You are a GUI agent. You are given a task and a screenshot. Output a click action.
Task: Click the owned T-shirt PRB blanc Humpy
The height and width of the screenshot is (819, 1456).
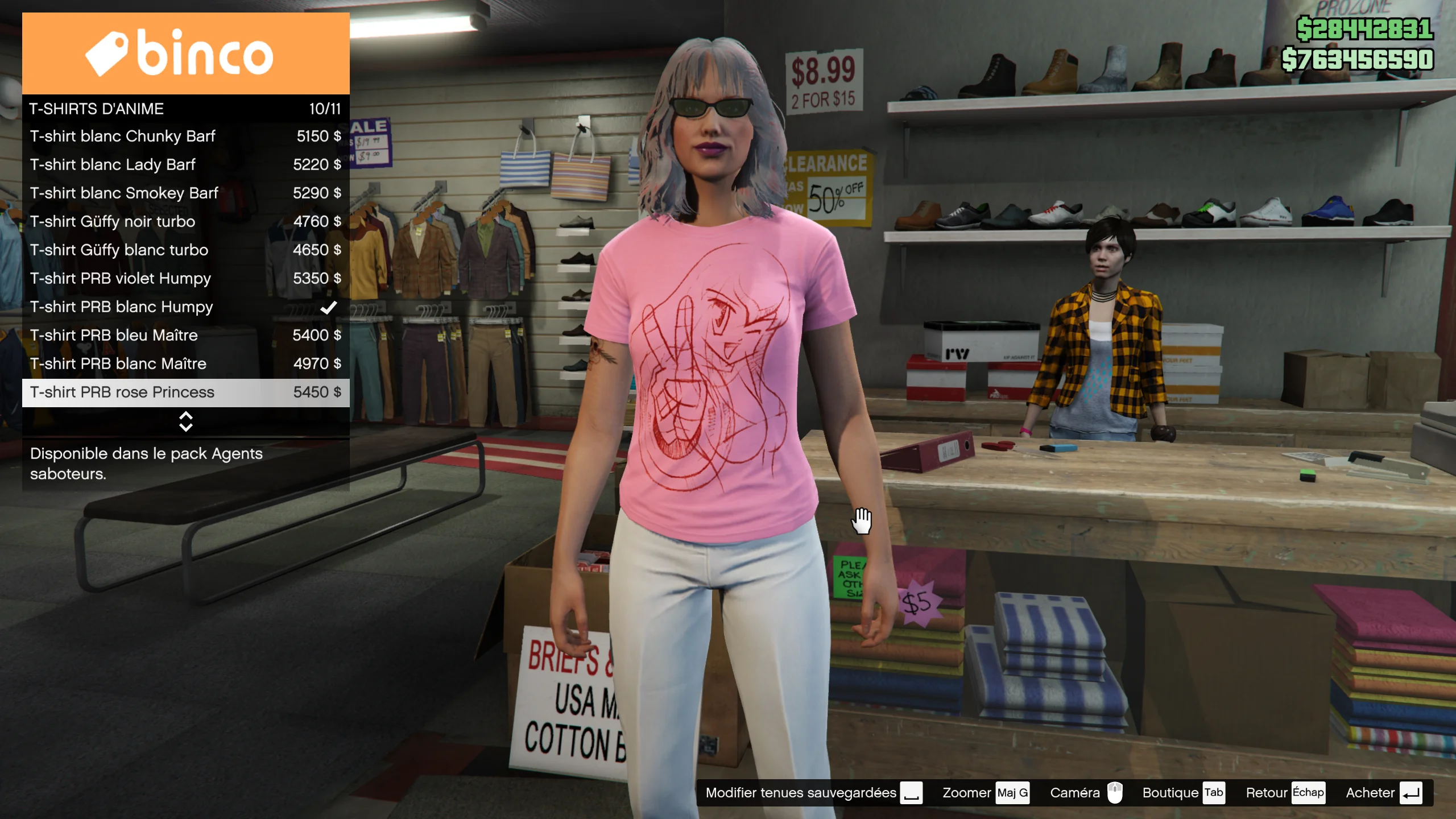185,307
